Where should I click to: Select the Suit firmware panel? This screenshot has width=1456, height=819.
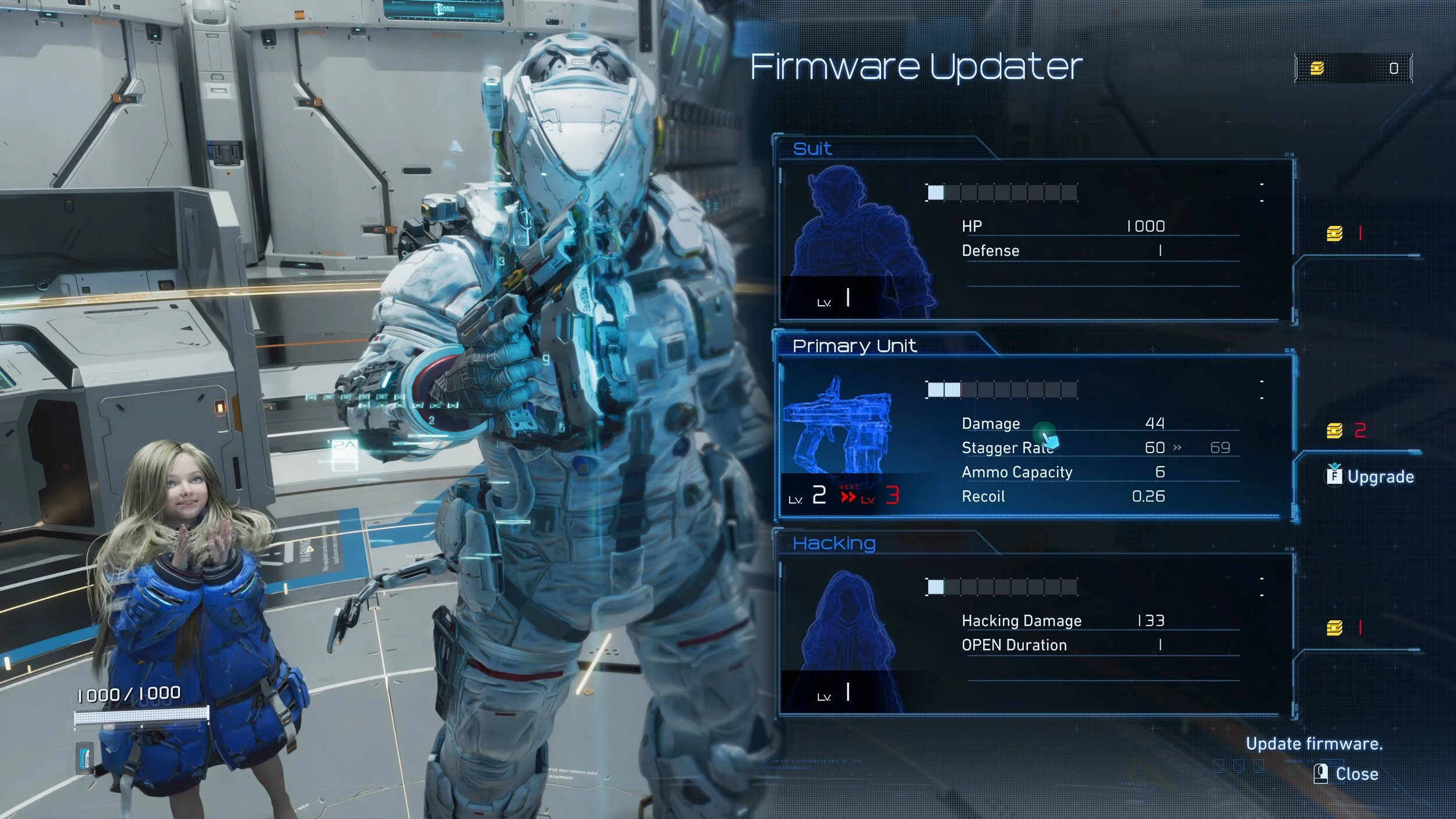tap(1036, 240)
